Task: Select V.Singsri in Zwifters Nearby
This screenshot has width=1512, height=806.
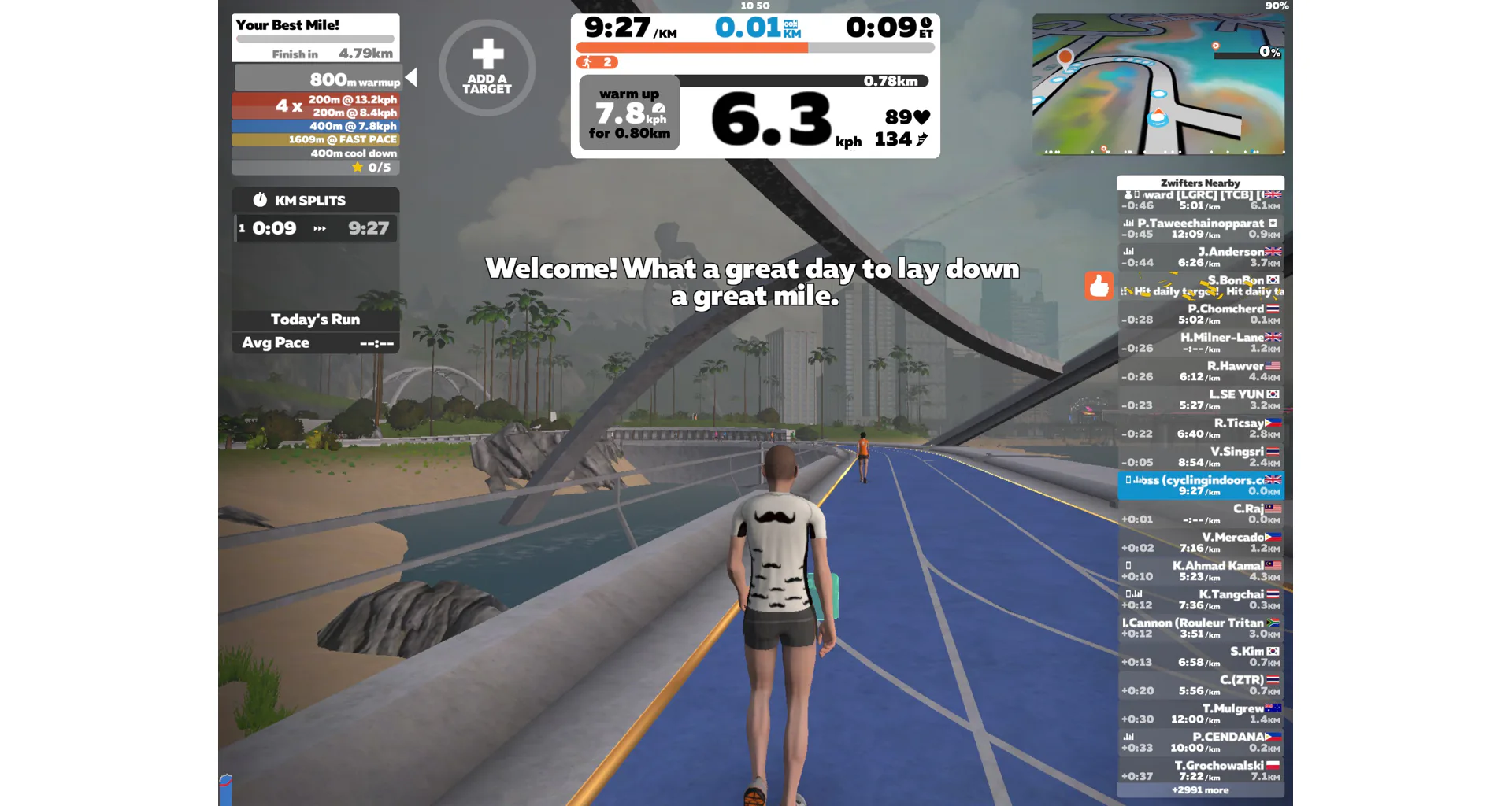Action: 1200,457
